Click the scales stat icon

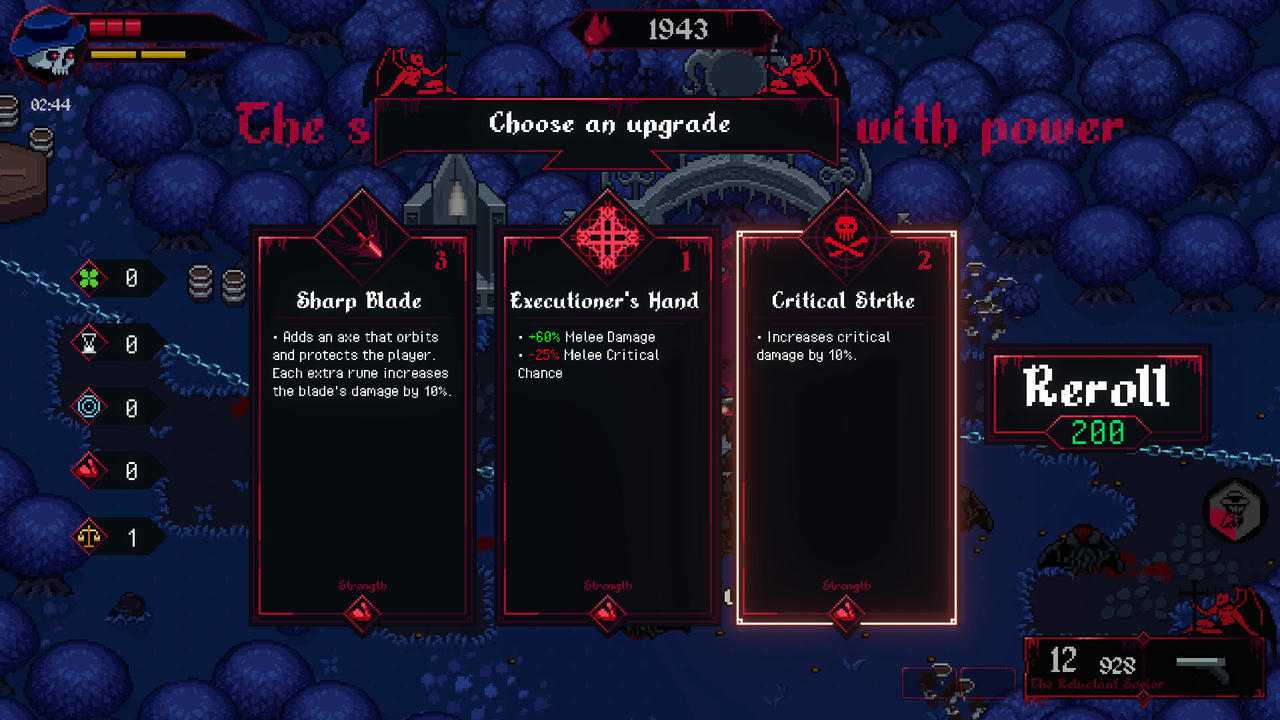click(91, 536)
